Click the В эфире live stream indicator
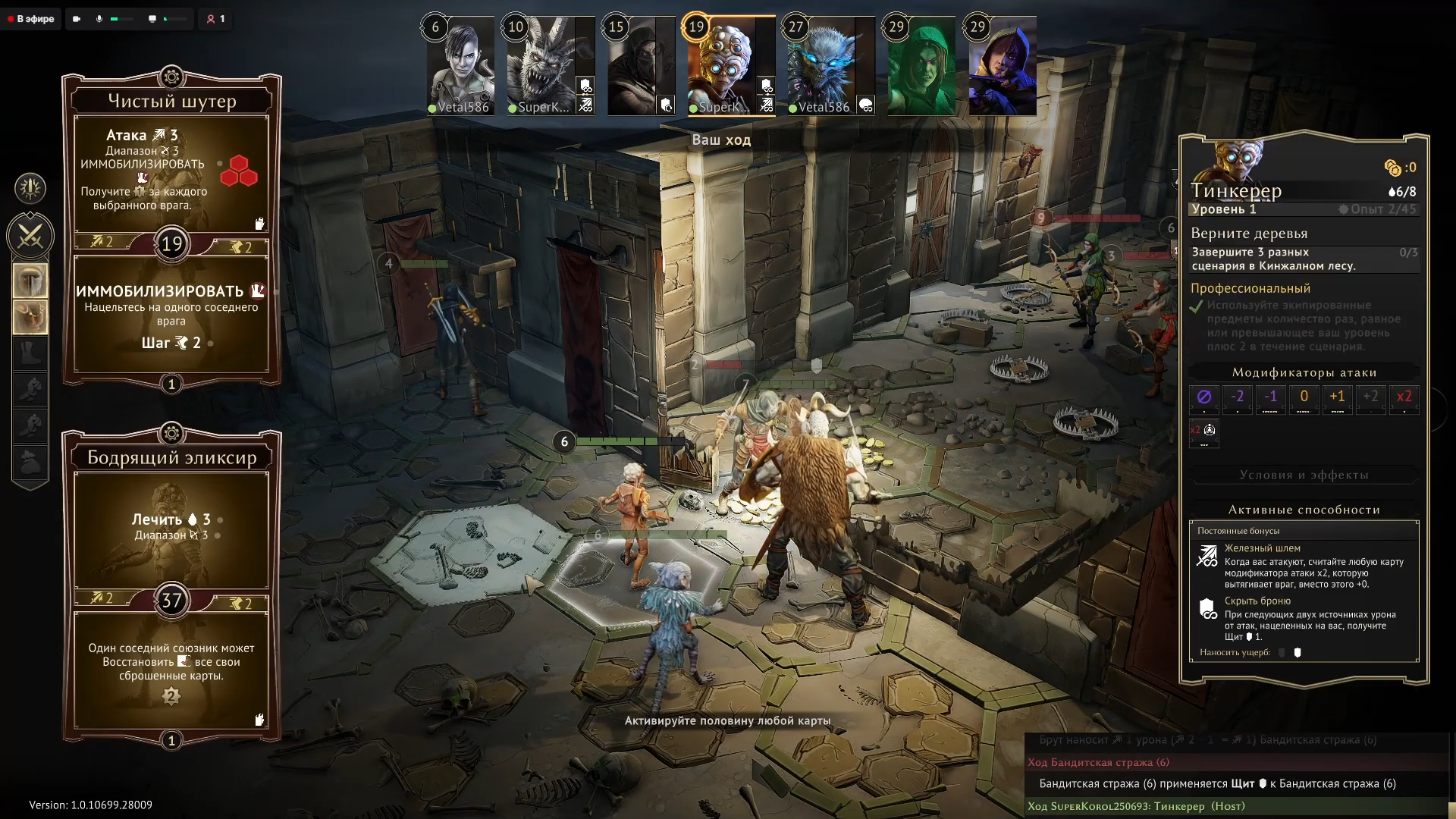The image size is (1456, 819). point(31,19)
